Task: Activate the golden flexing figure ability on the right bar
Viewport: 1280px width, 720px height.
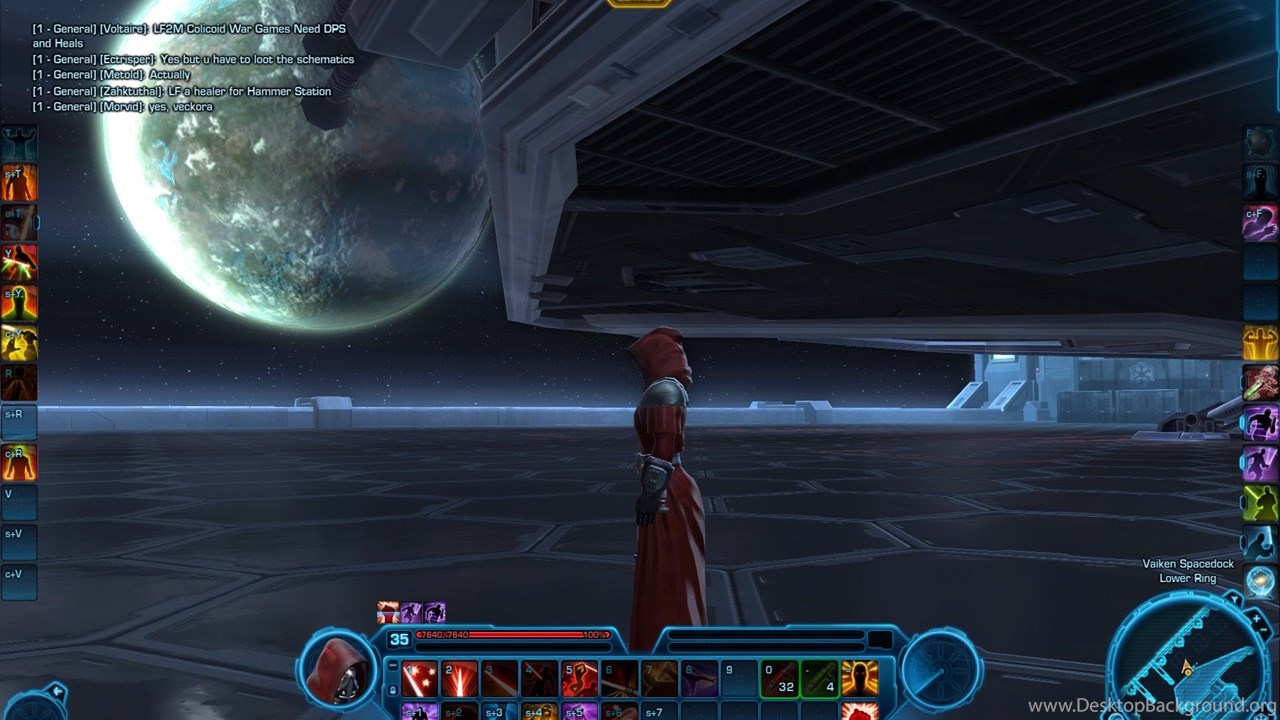Action: click(x=1260, y=343)
